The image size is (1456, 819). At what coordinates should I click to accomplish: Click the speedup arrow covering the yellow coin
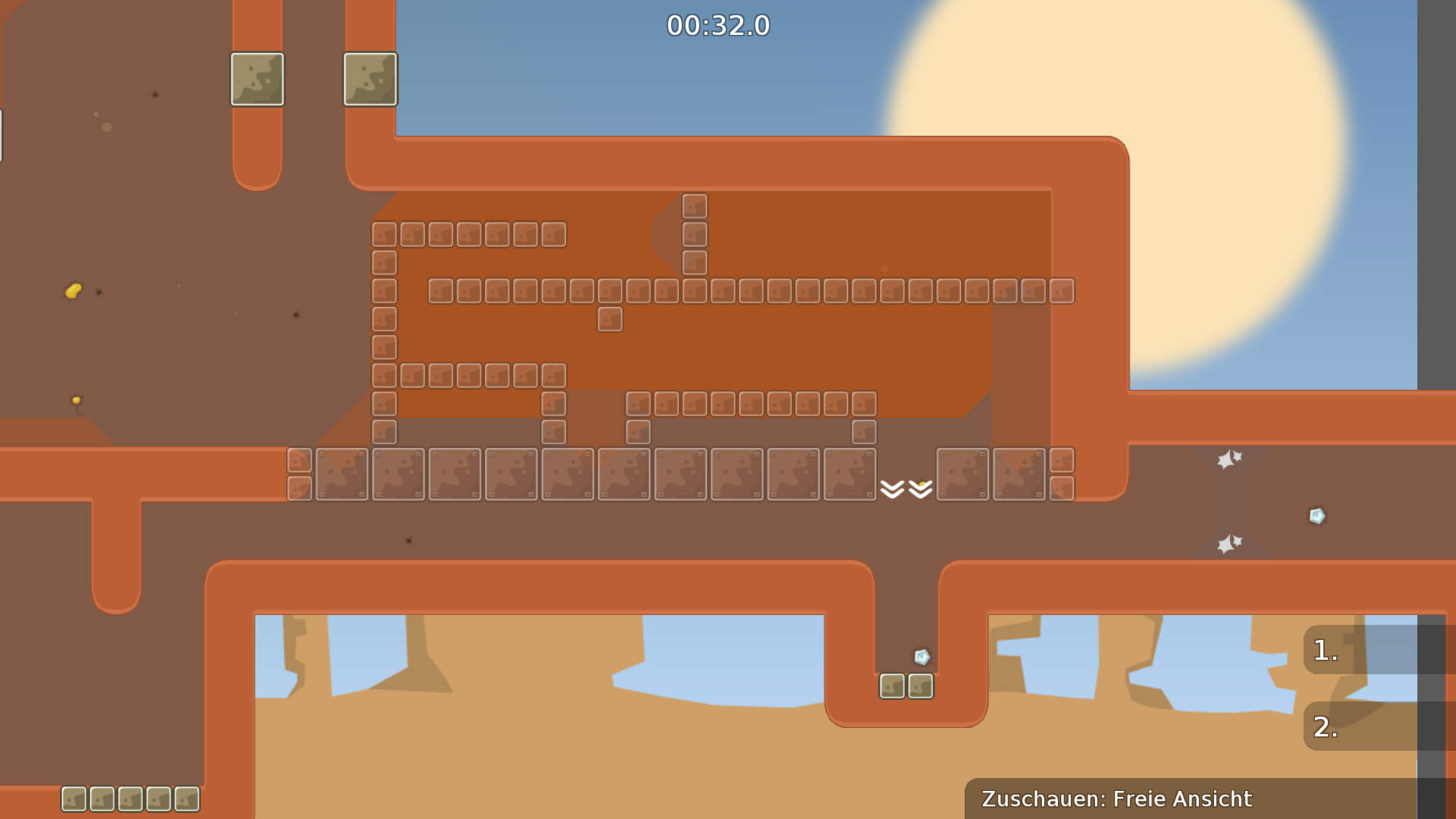pyautogui.click(x=920, y=488)
